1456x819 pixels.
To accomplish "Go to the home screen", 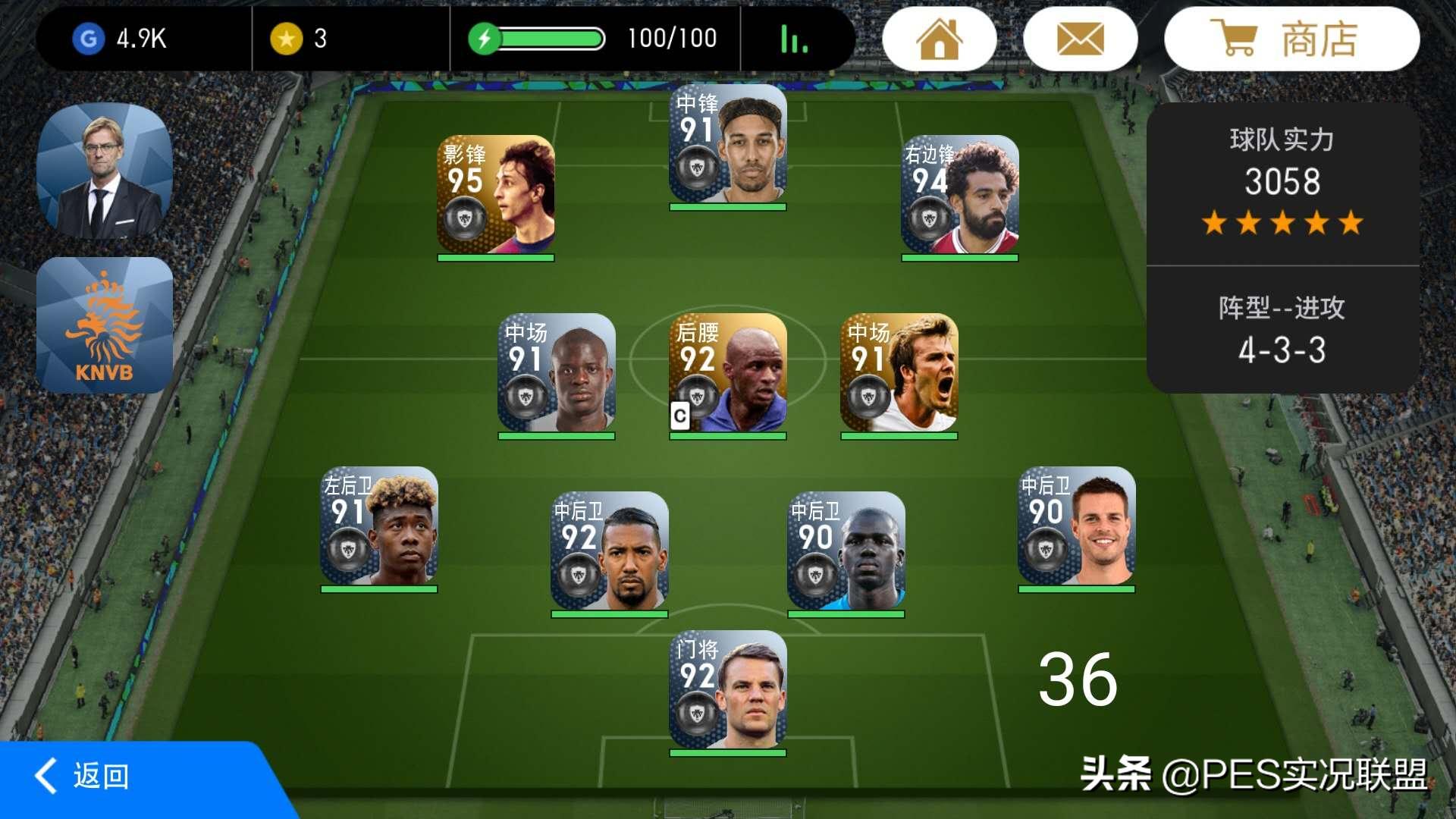I will pyautogui.click(x=940, y=39).
